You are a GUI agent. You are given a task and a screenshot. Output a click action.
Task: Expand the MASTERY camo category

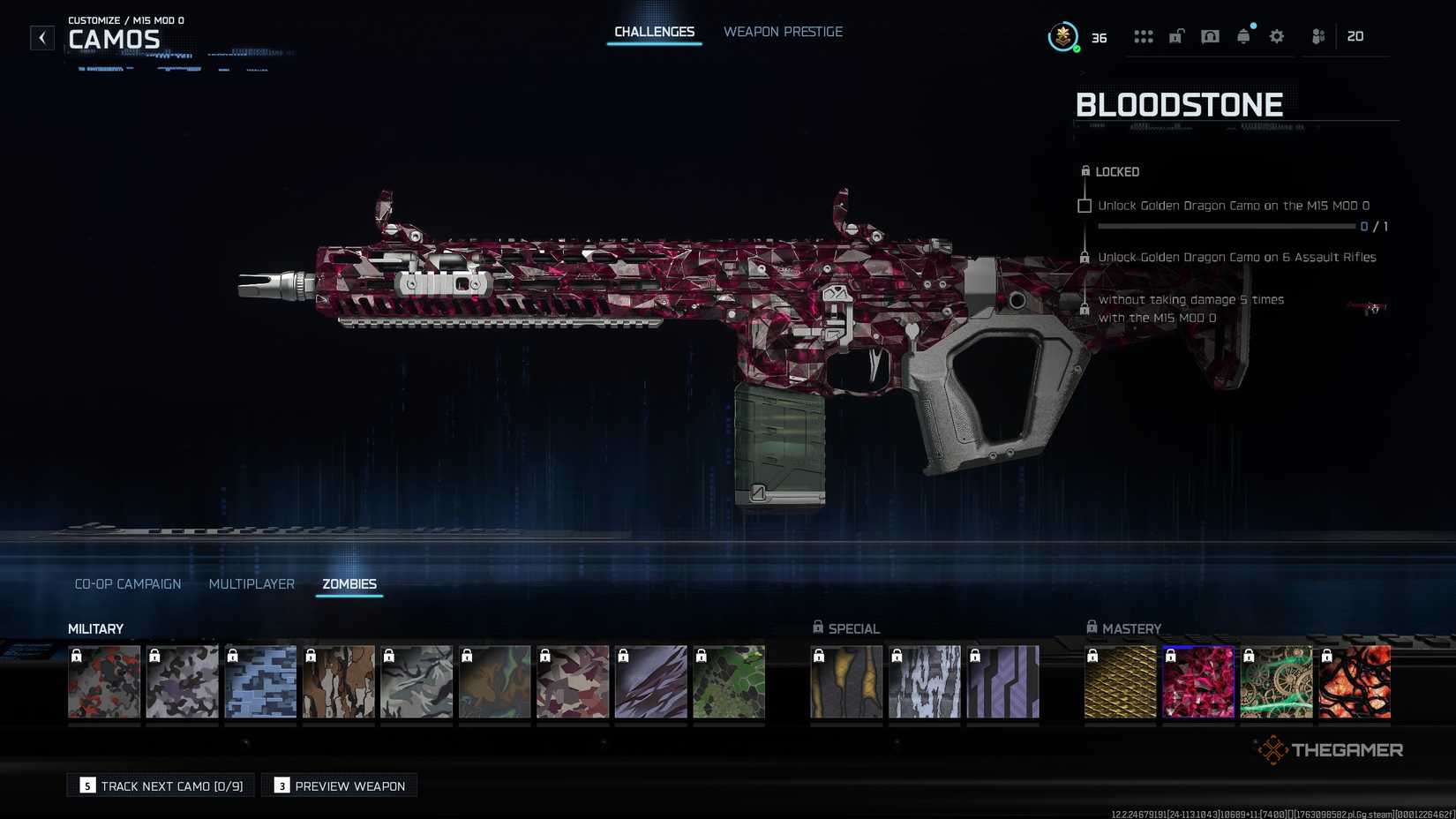[1132, 628]
